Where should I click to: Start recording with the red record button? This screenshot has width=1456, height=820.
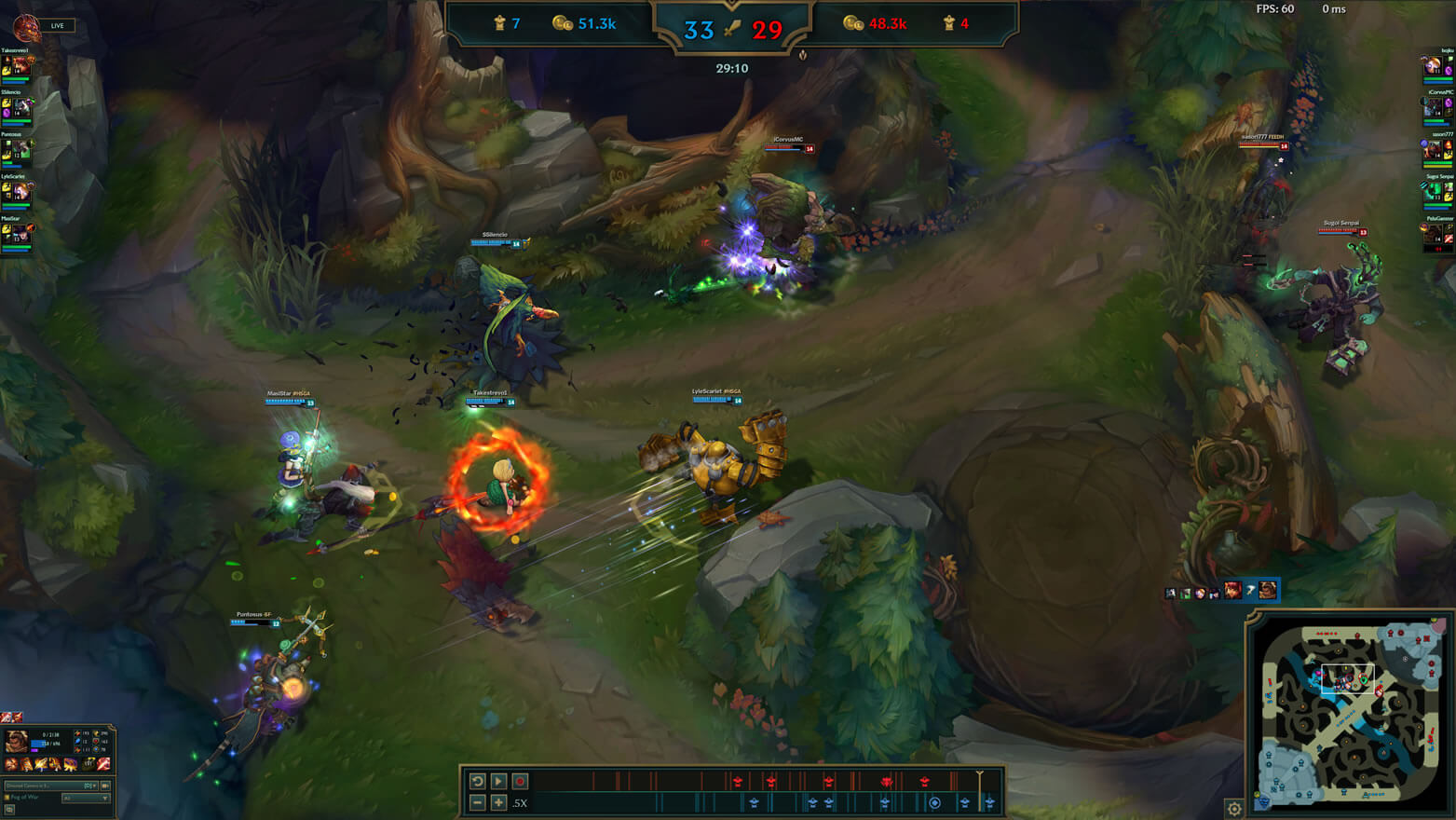click(520, 781)
